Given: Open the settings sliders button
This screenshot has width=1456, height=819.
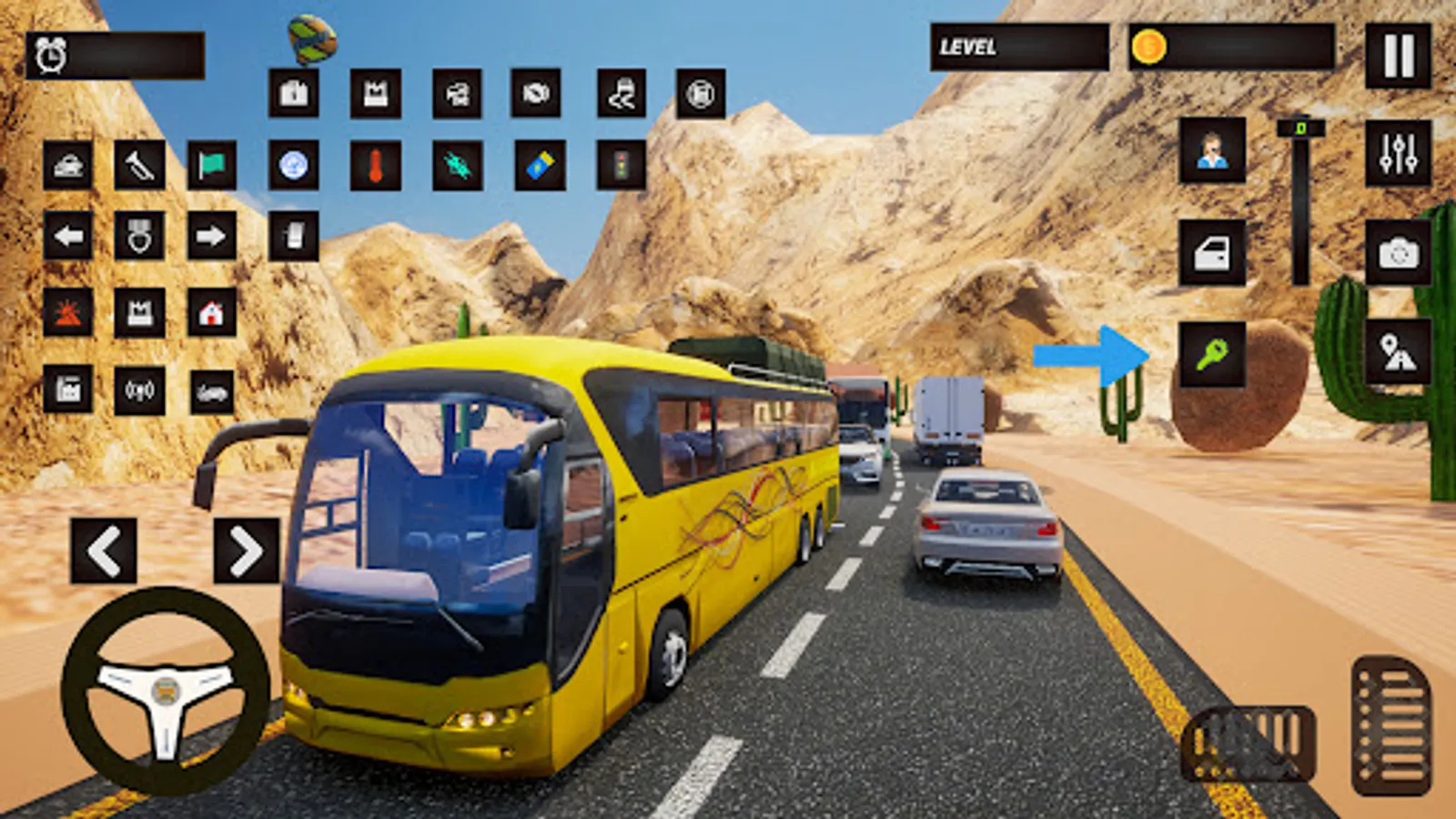Looking at the screenshot, I should [x=1398, y=153].
